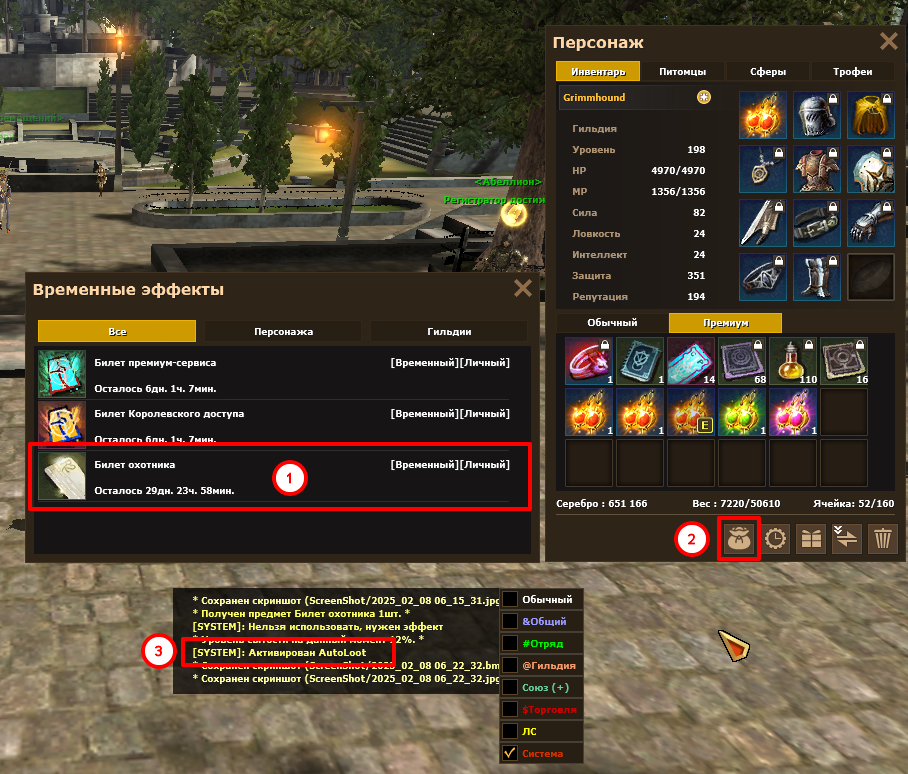The width and height of the screenshot is (908, 774).
Task: Show the Гильдии effects tab
Action: (449, 331)
